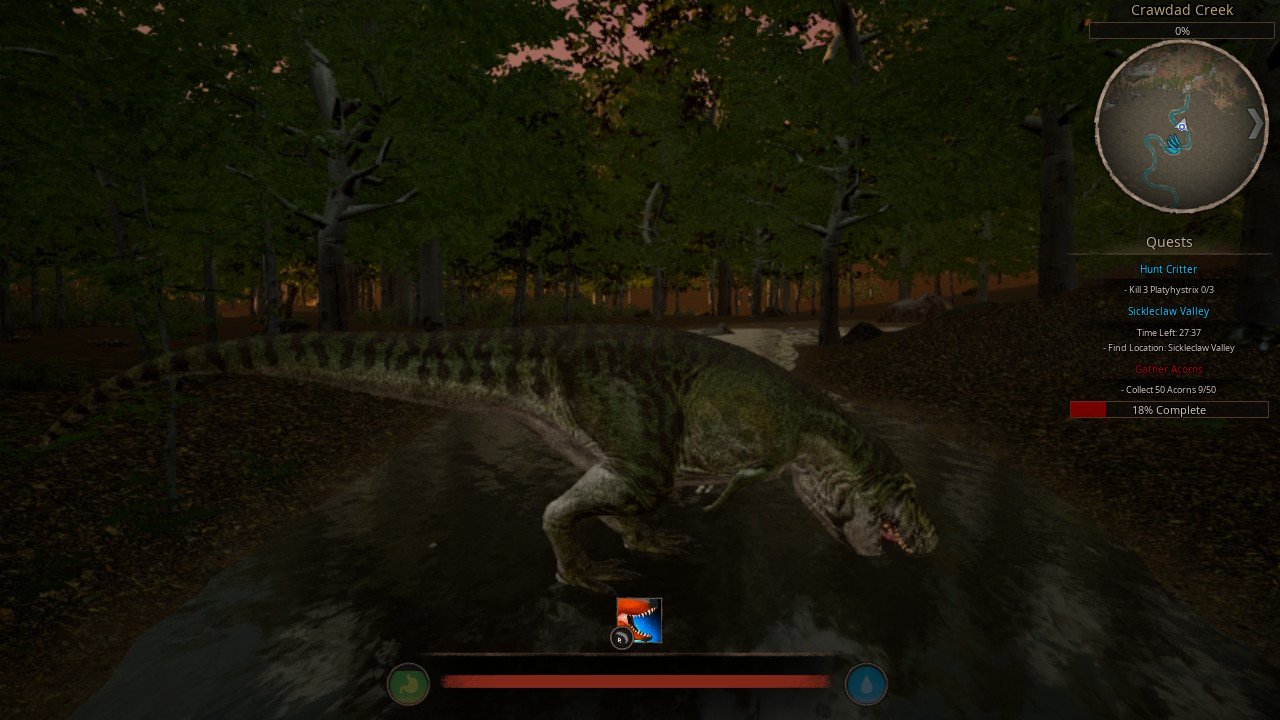Image resolution: width=1280 pixels, height=720 pixels.
Task: Click the 18% Complete progress bar
Action: (1168, 409)
